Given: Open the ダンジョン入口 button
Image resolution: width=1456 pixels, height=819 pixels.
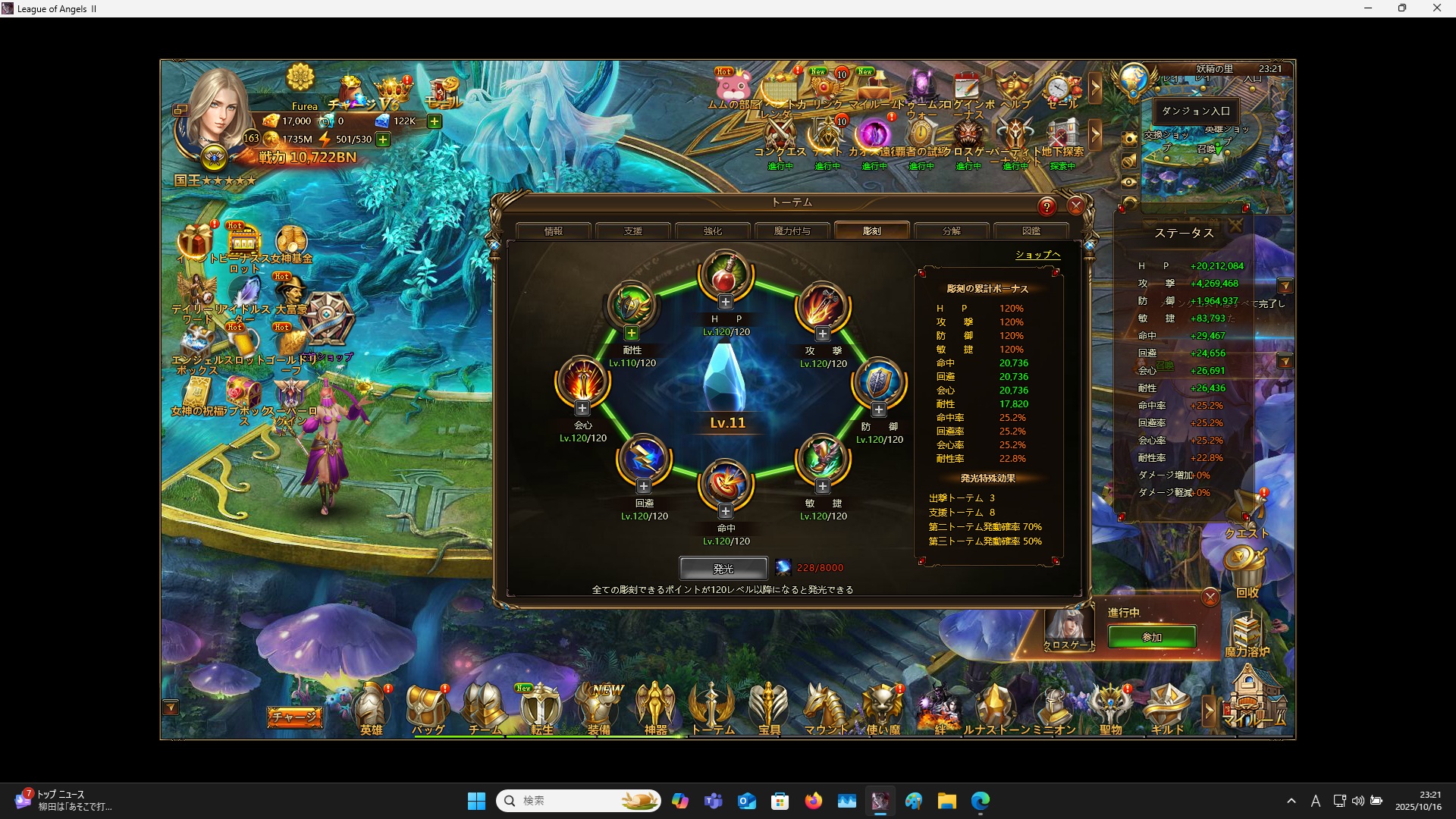Looking at the screenshot, I should [x=1196, y=111].
